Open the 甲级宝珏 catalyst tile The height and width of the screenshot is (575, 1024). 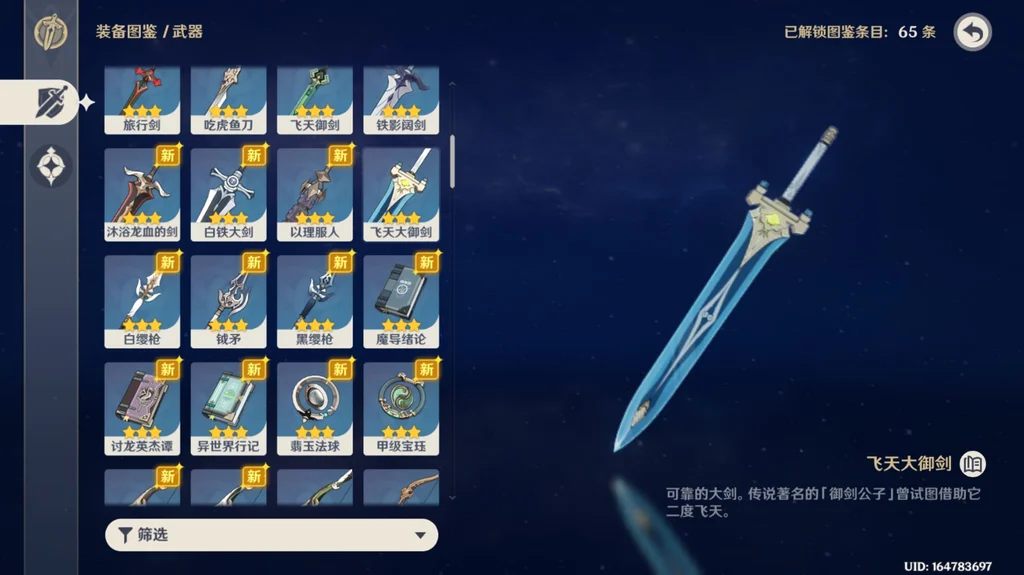[401, 408]
